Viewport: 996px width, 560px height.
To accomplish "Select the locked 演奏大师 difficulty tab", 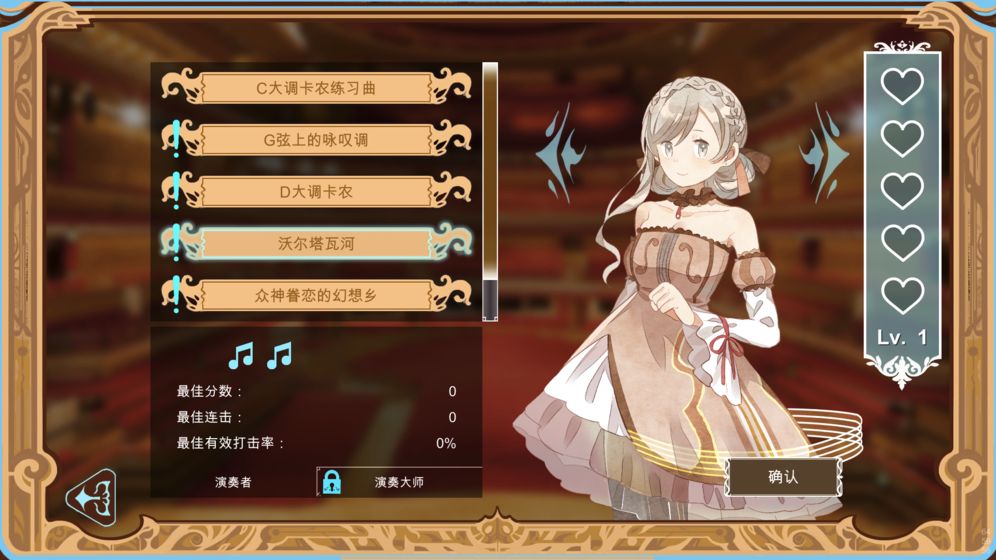I will coord(399,482).
